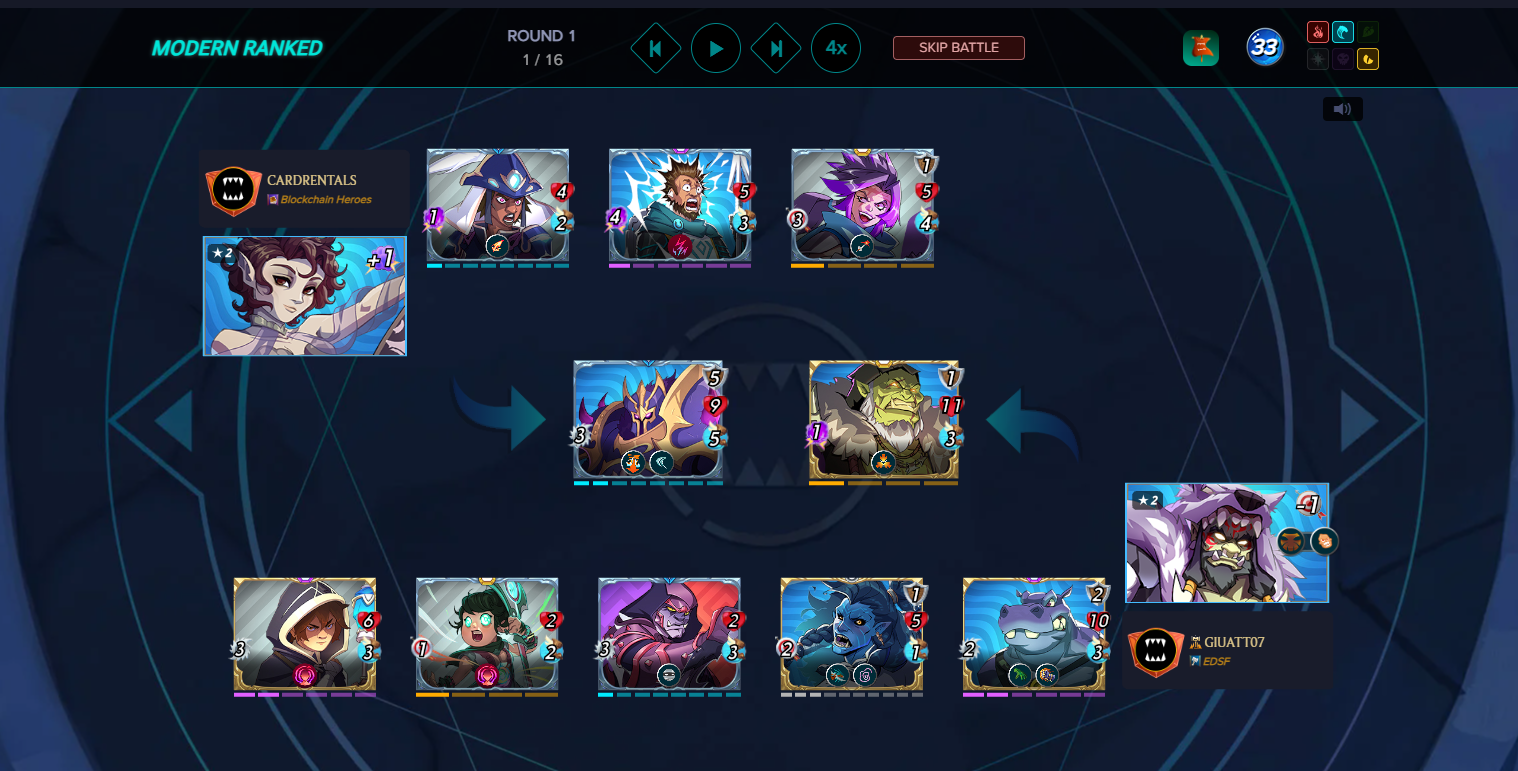Screen dimensions: 1518x771
Task: Open the CARDRENTALS player profile
Action: pos(311,180)
